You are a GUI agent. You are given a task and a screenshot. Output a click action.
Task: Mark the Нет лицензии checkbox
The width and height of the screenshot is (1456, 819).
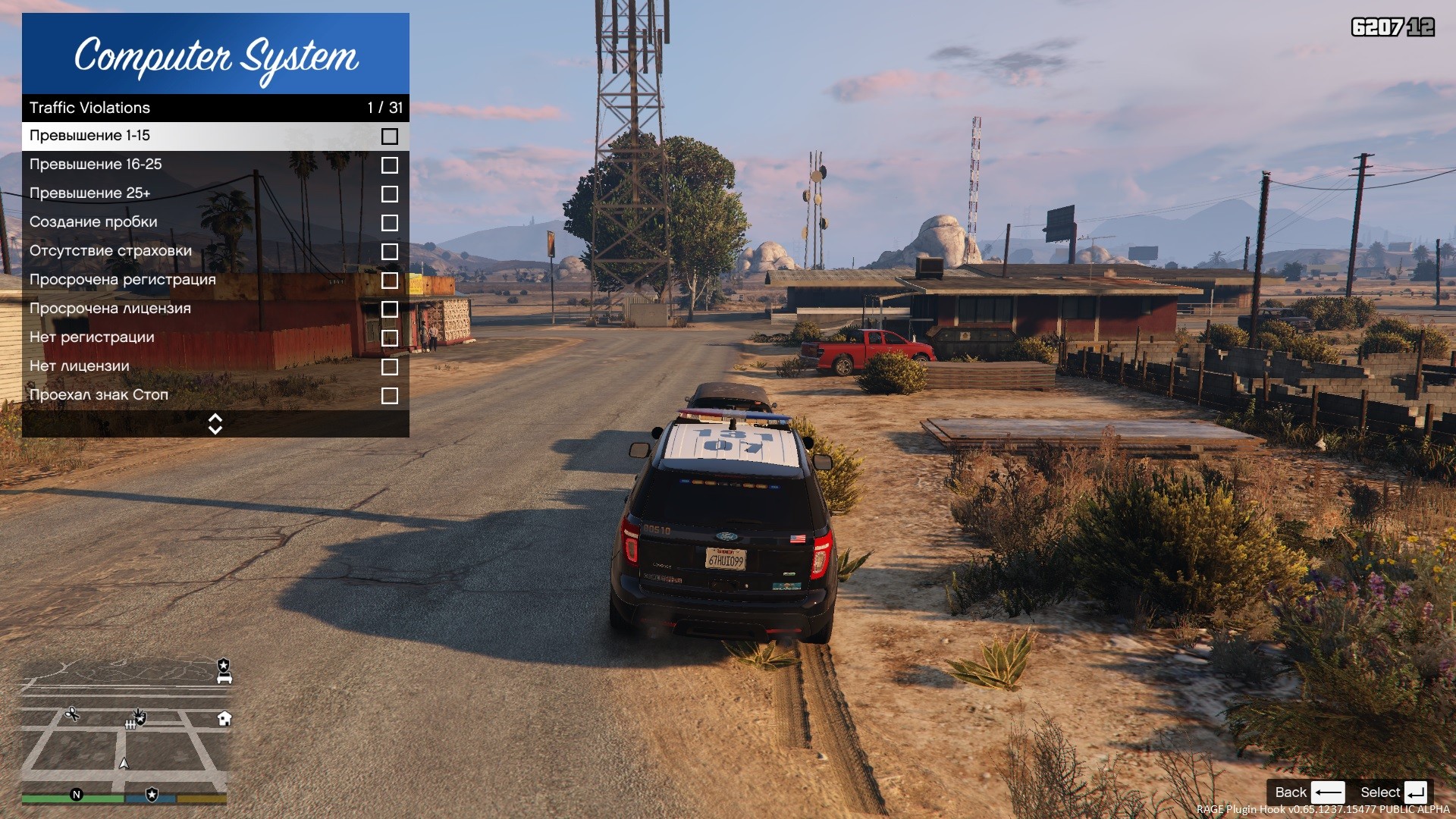[x=389, y=367]
